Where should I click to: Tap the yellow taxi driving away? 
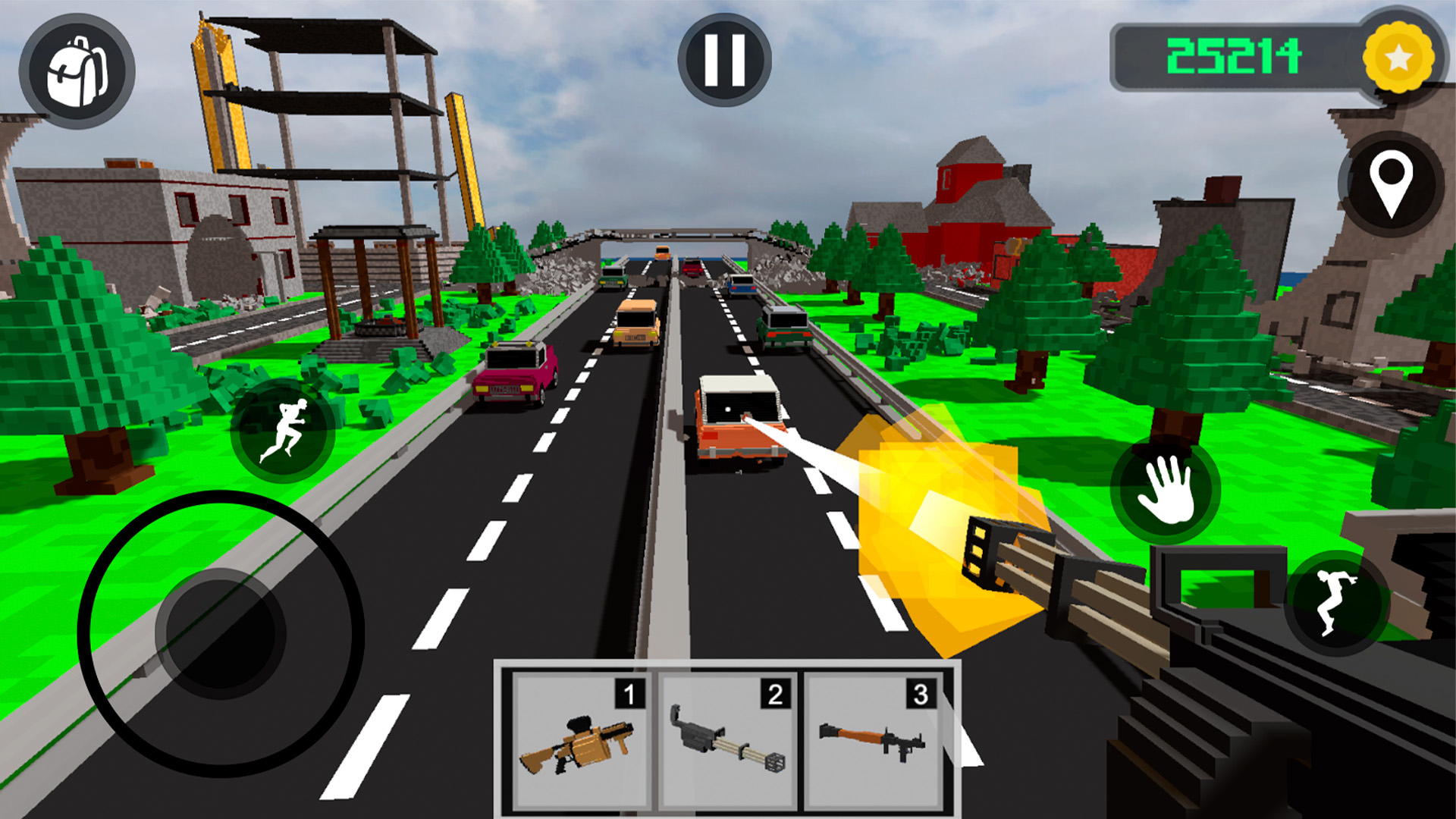click(635, 322)
